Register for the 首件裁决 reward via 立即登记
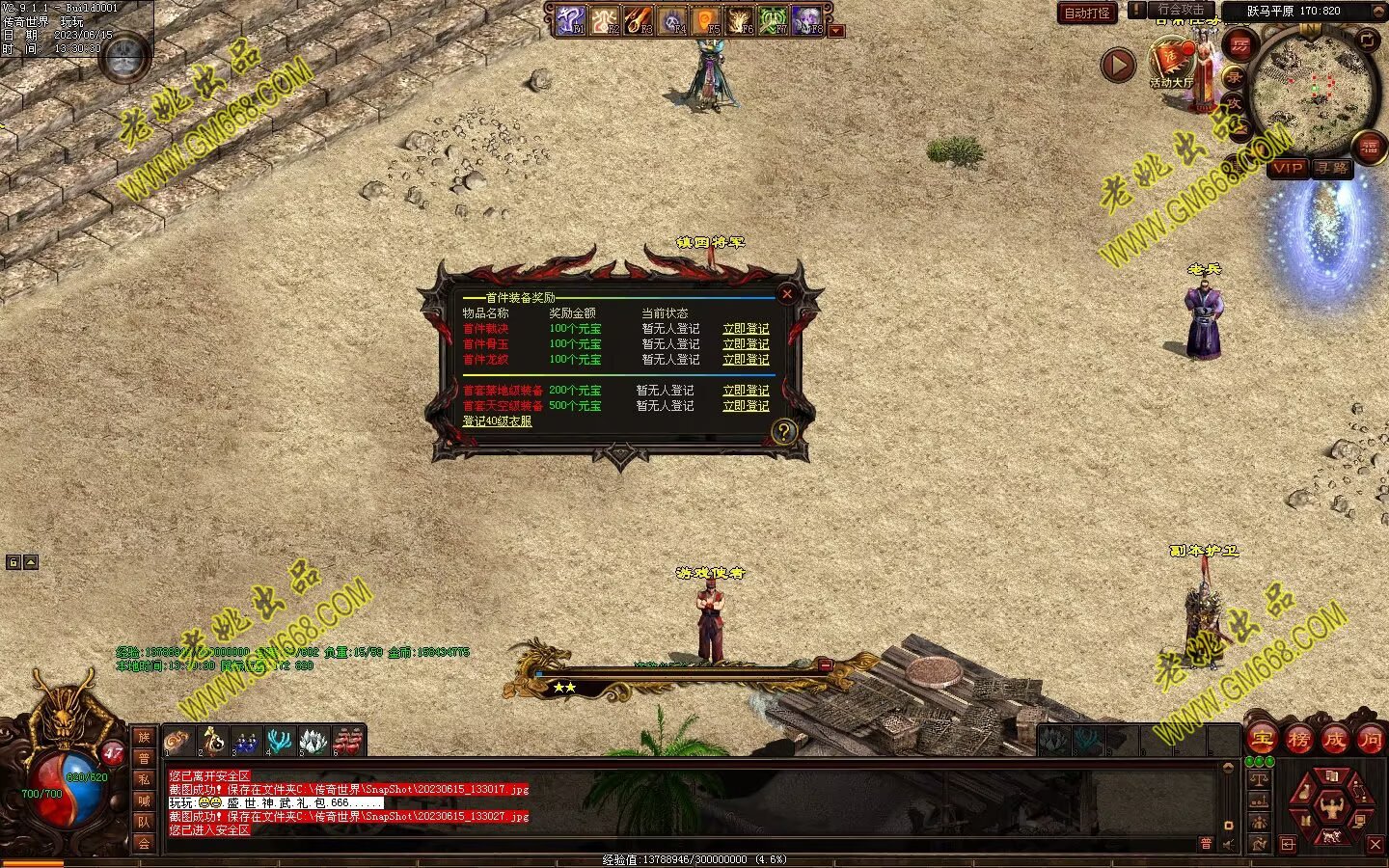The image size is (1389, 868). (746, 329)
